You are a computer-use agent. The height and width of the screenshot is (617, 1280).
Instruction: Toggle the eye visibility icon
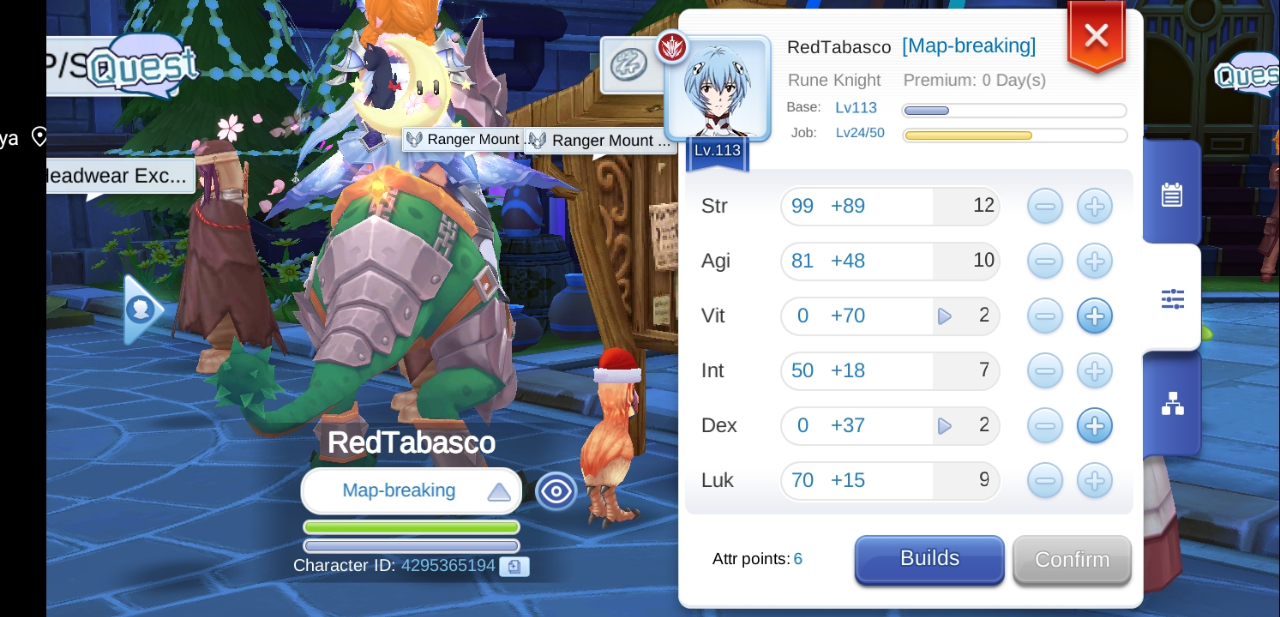556,491
